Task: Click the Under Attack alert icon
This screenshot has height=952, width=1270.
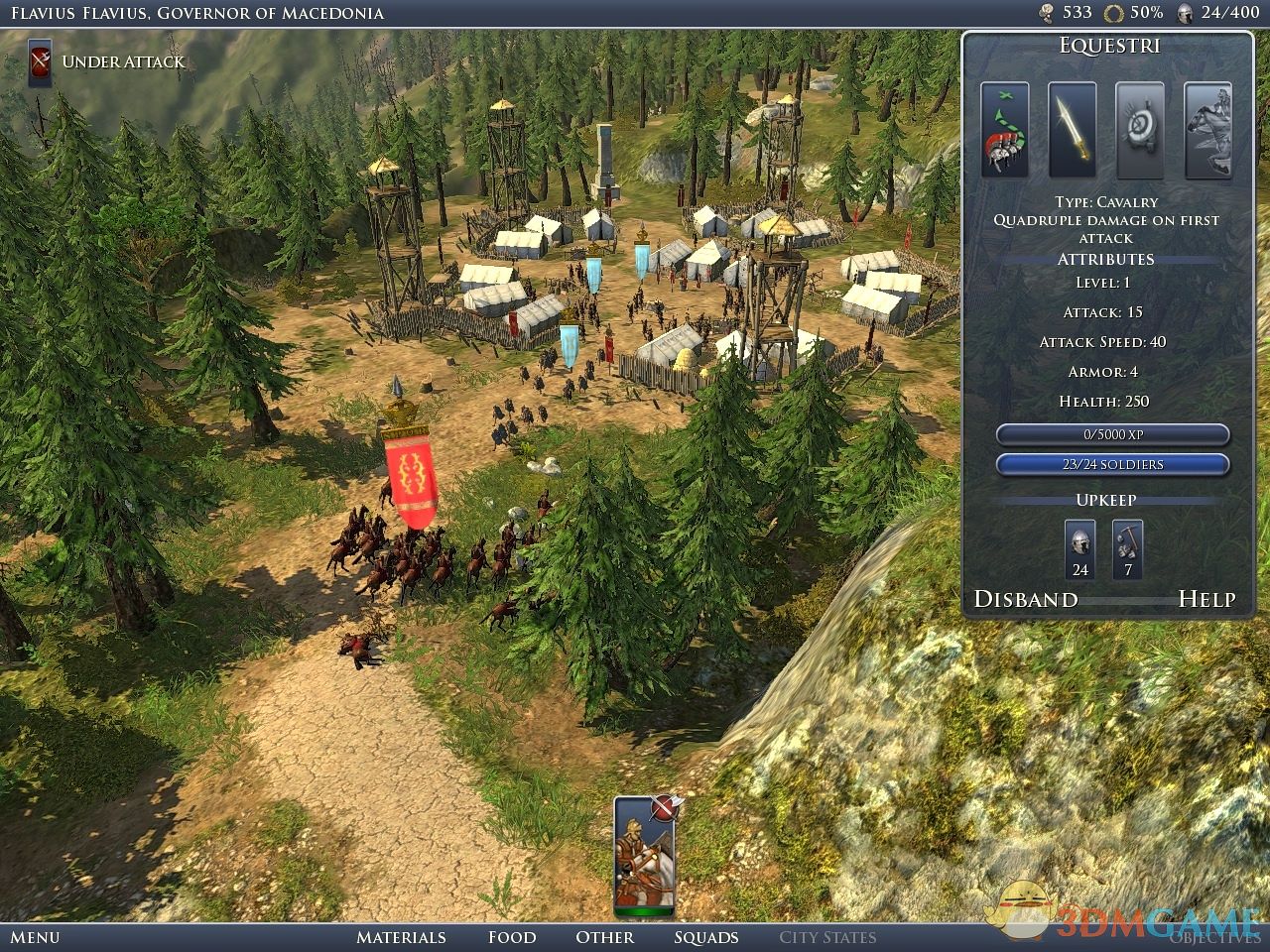Action: [41, 62]
